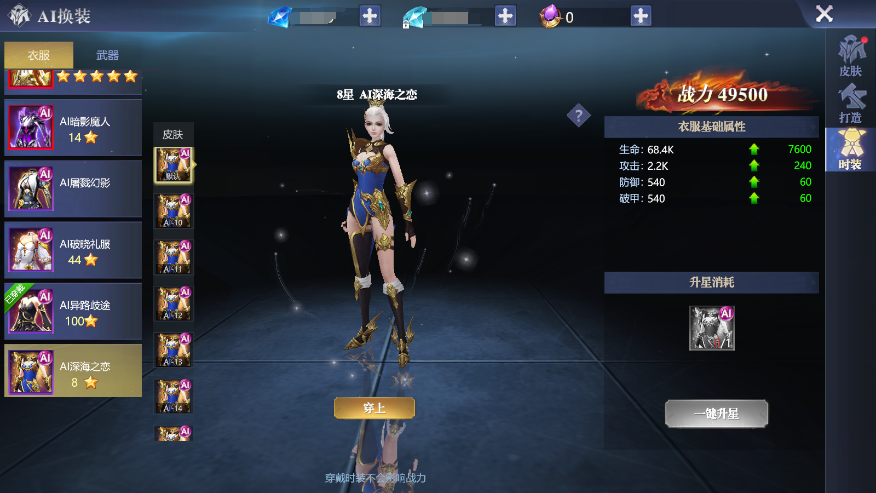This screenshot has width=876, height=493.
Task: Choose the A-12 skin thumbnail
Action: pyautogui.click(x=172, y=304)
